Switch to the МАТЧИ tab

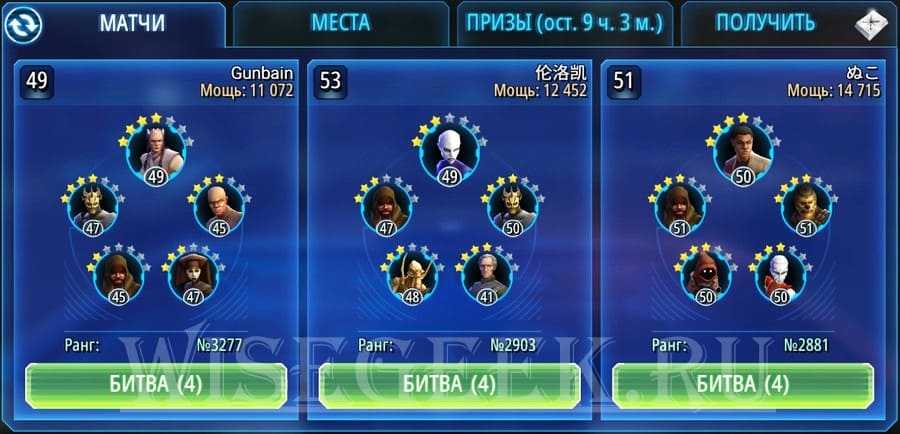click(134, 23)
